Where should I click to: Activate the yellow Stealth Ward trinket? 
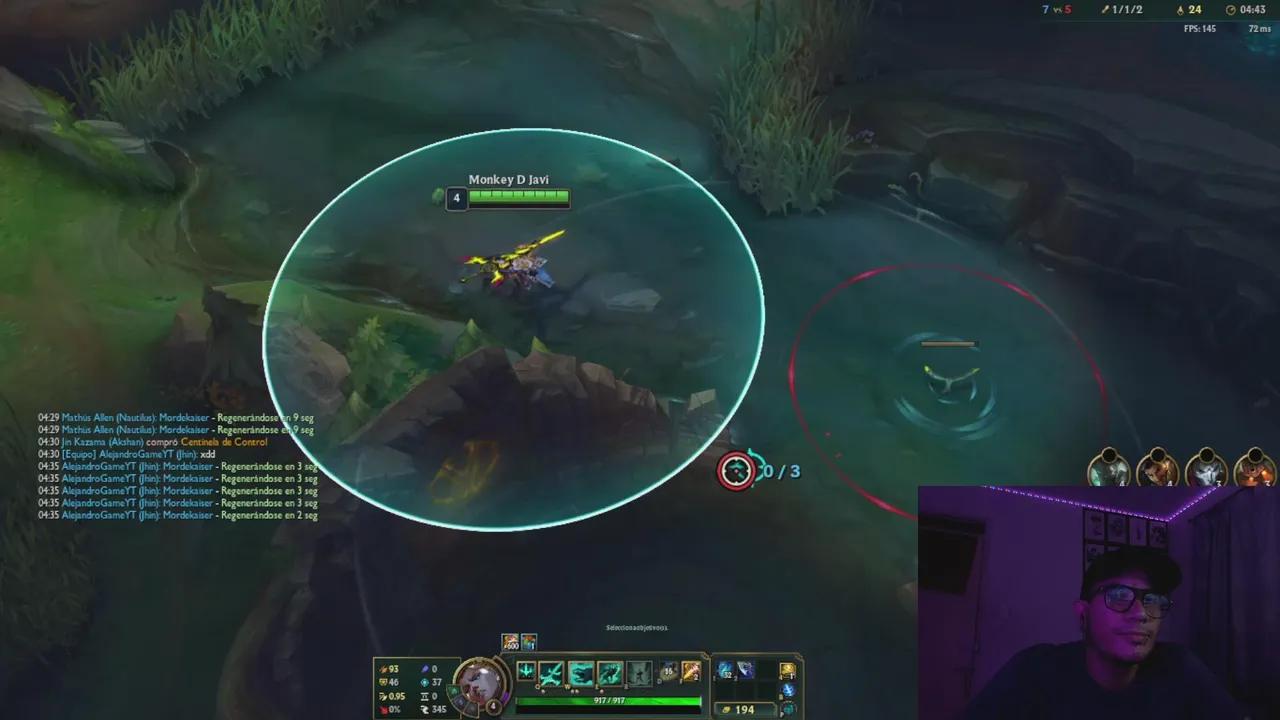[787, 669]
